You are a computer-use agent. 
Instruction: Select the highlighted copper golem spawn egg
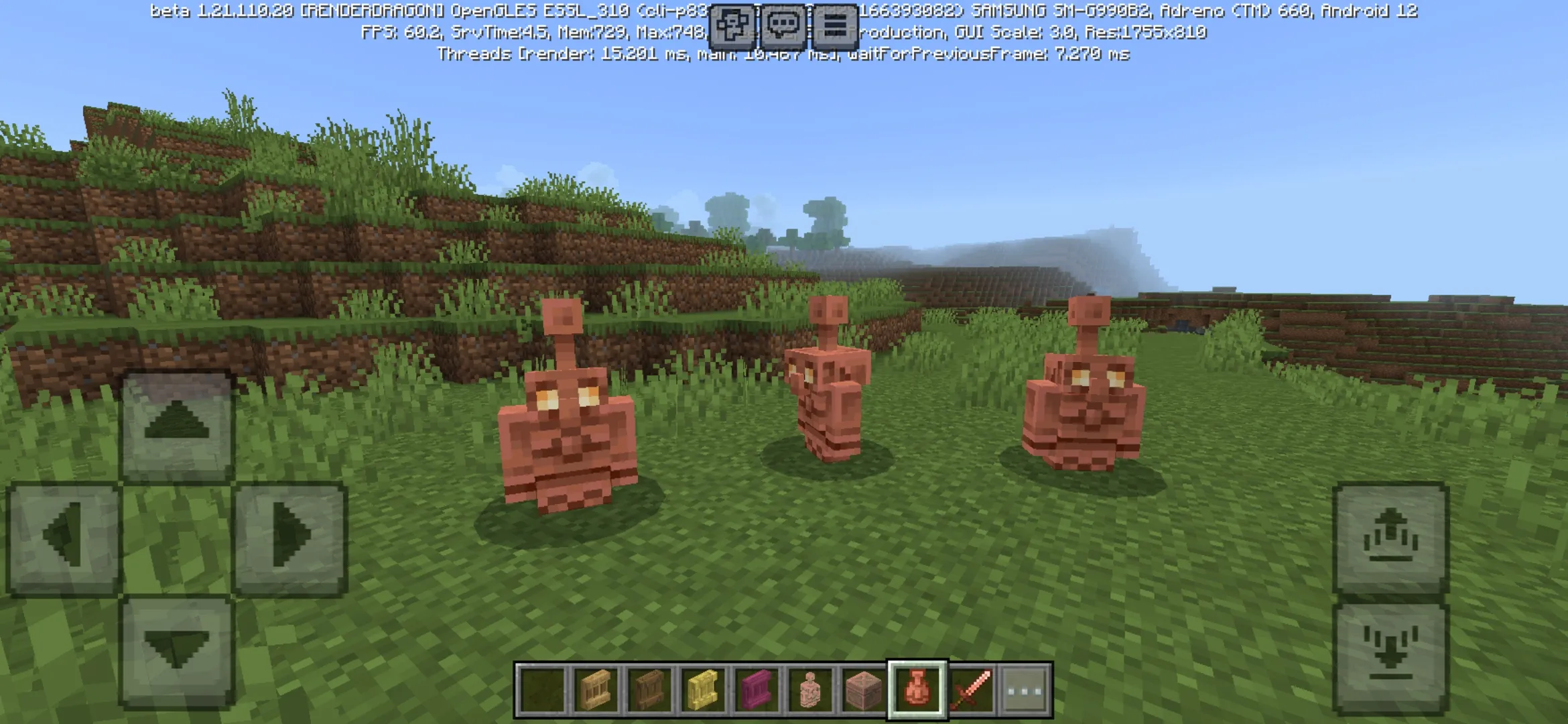[x=917, y=690]
